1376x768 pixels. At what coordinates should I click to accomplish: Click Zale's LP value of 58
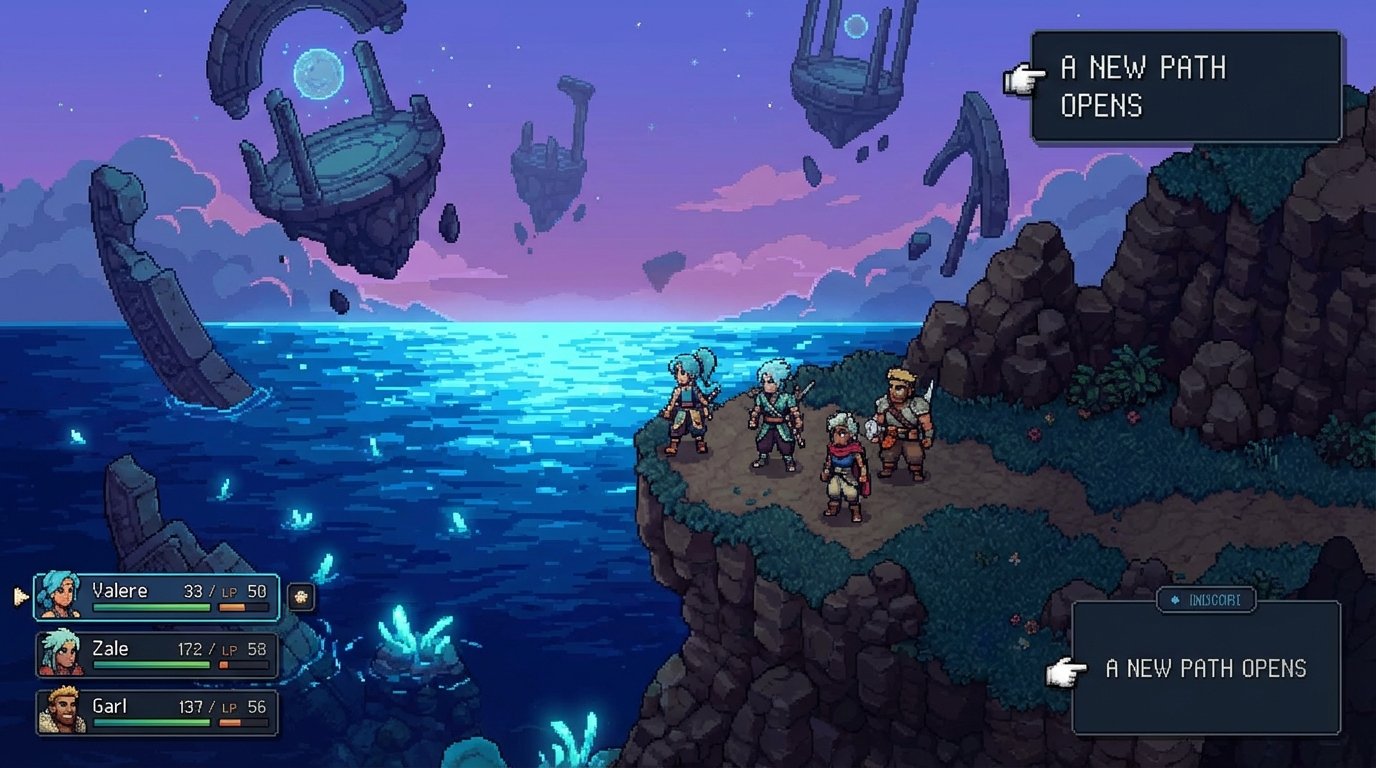click(x=257, y=649)
